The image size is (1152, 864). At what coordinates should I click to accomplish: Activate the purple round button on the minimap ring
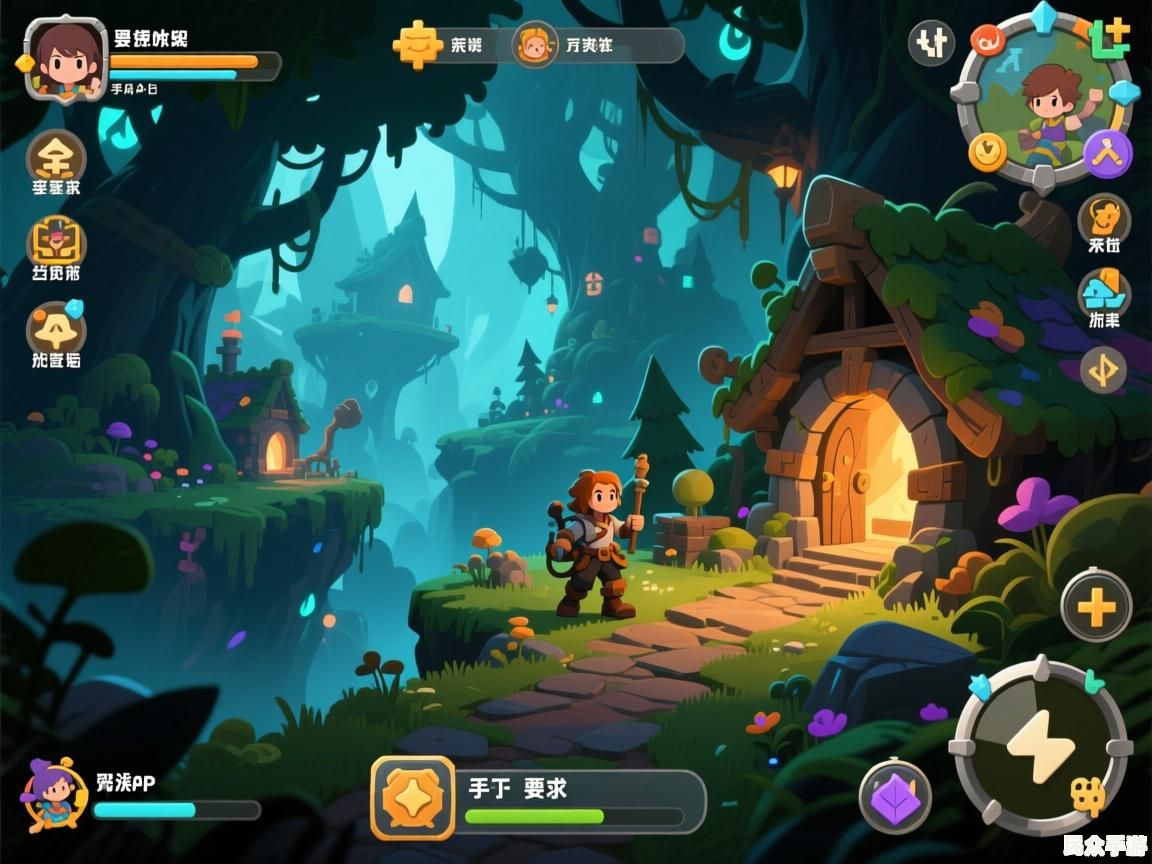pyautogui.click(x=1108, y=154)
